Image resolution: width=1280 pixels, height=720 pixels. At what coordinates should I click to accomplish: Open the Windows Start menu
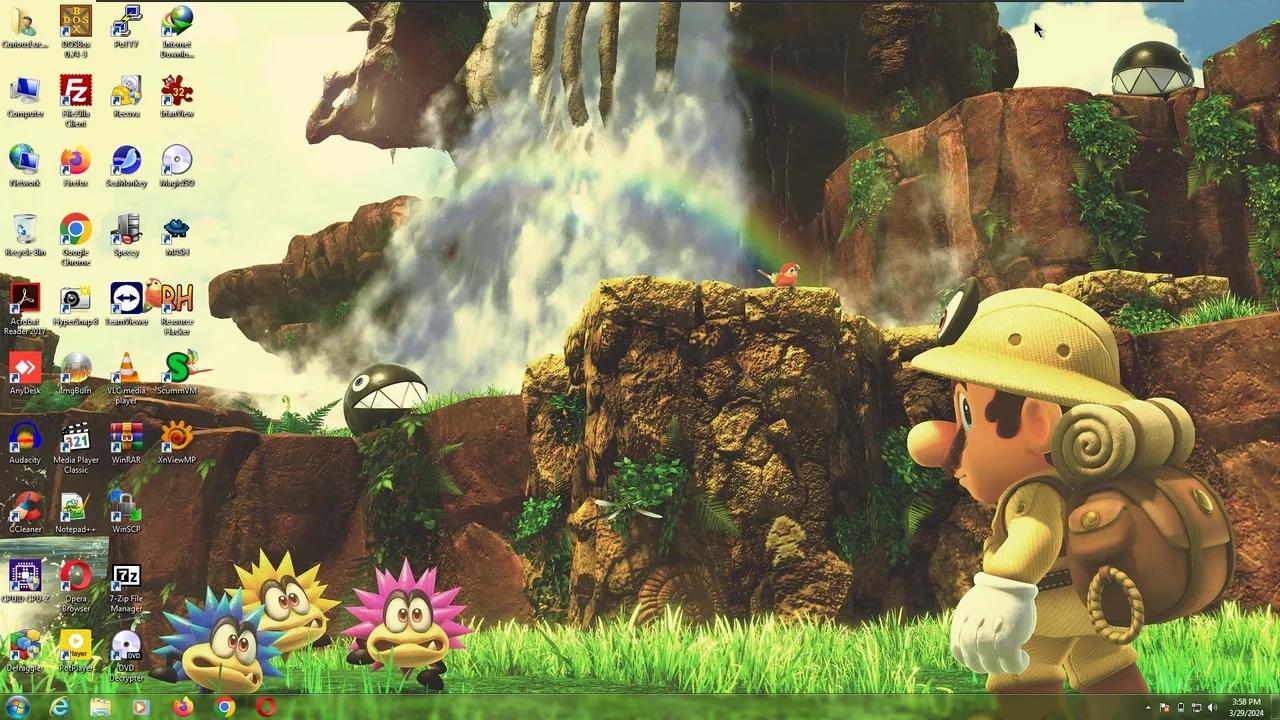[x=17, y=707]
